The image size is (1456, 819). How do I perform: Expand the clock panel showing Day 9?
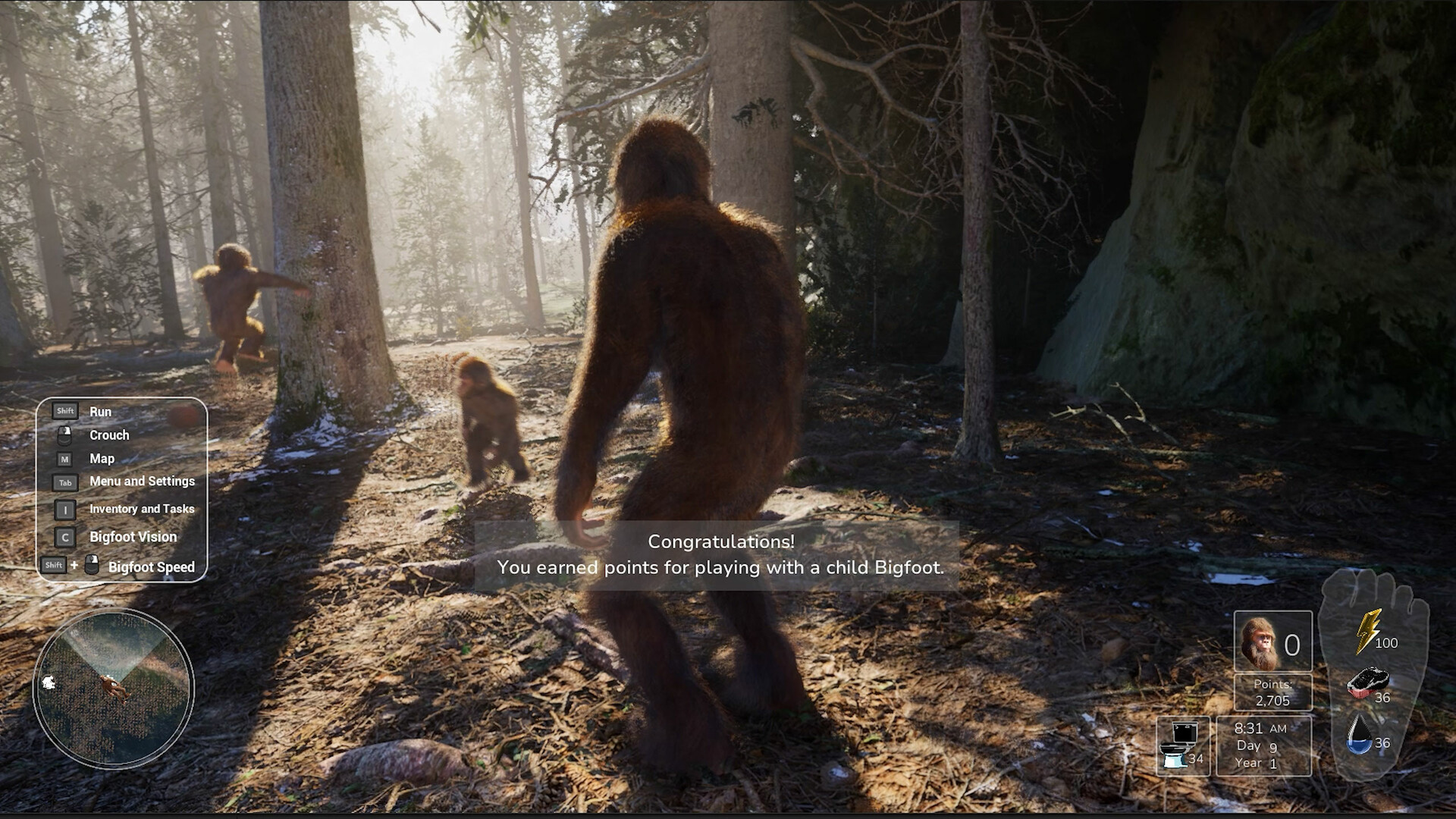click(1263, 745)
